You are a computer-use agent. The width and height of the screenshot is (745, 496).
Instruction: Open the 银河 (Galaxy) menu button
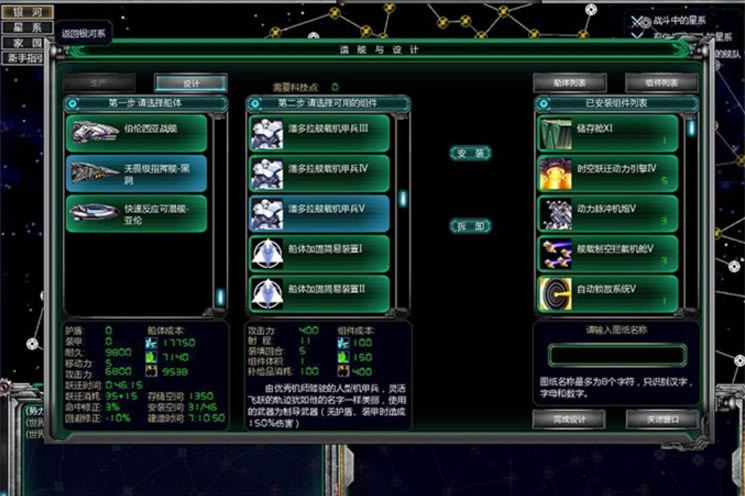[x=26, y=10]
